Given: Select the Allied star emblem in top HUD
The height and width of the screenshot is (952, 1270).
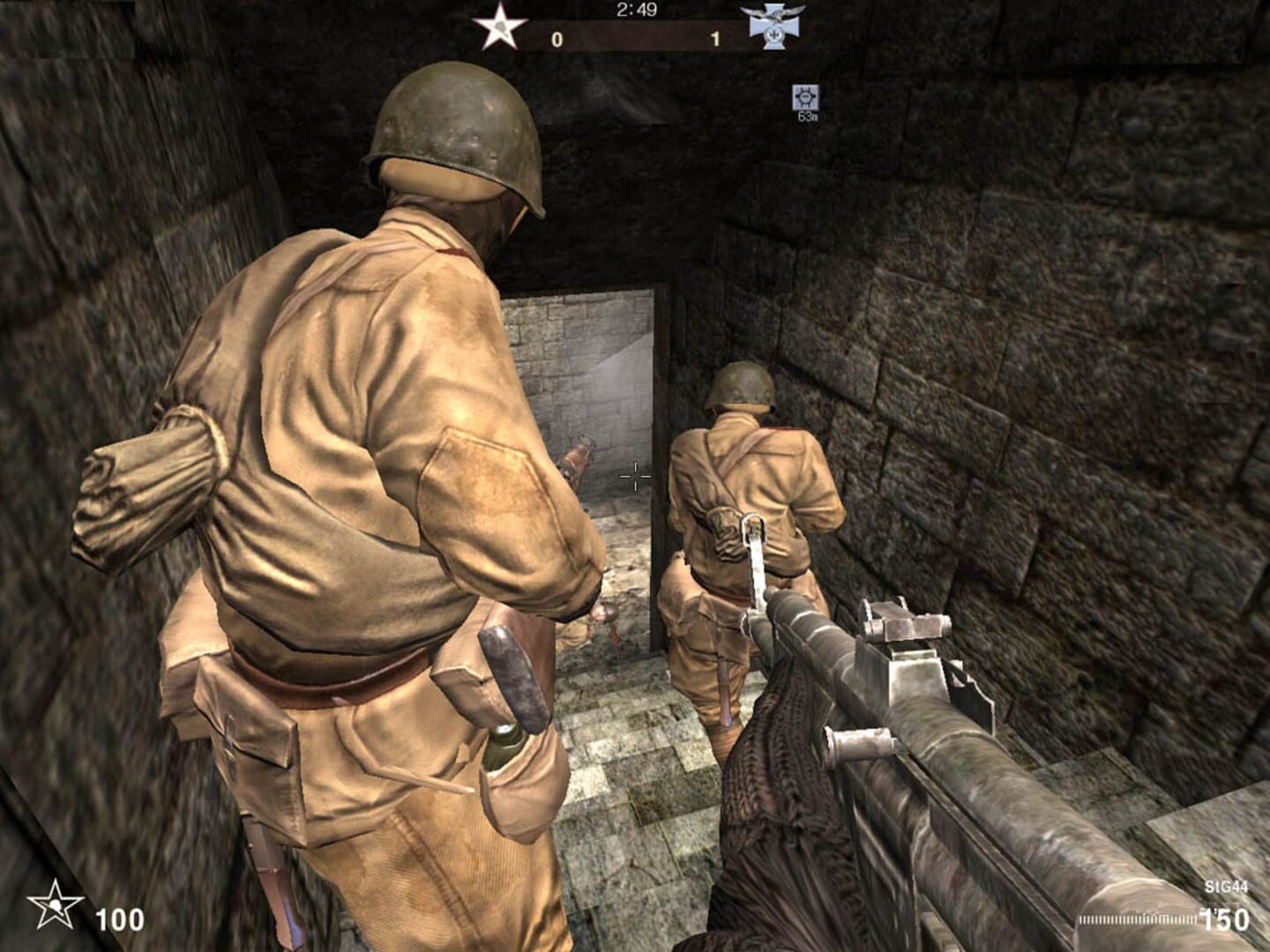Looking at the screenshot, I should click(x=501, y=24).
